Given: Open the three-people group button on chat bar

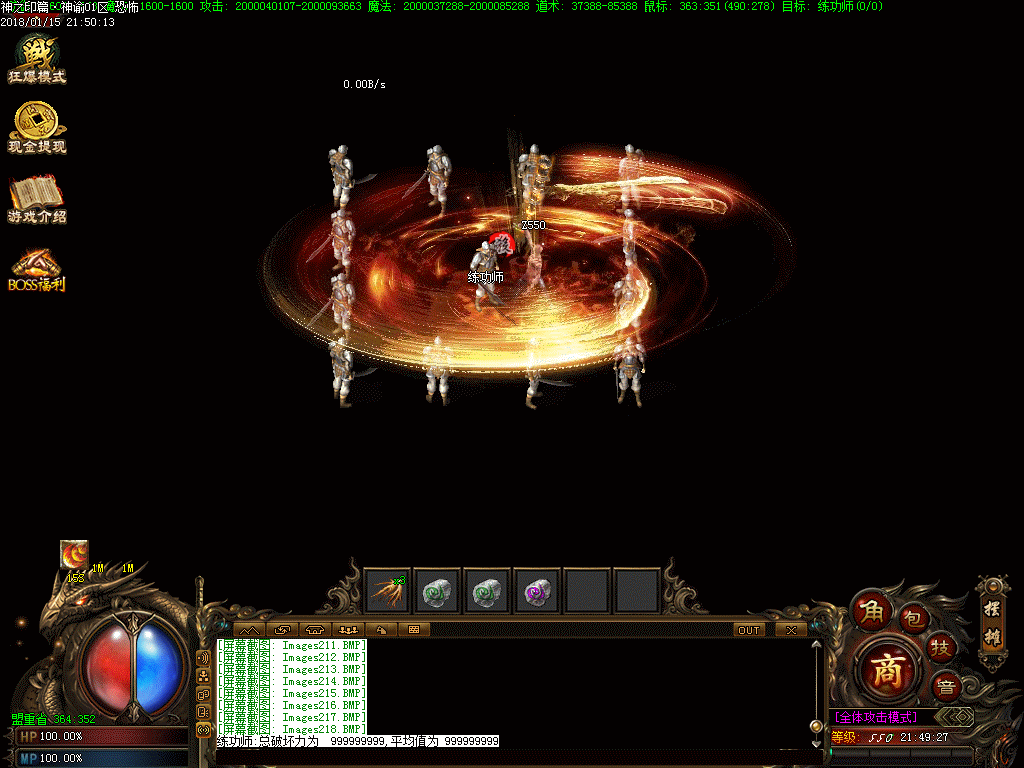Looking at the screenshot, I should tap(349, 630).
